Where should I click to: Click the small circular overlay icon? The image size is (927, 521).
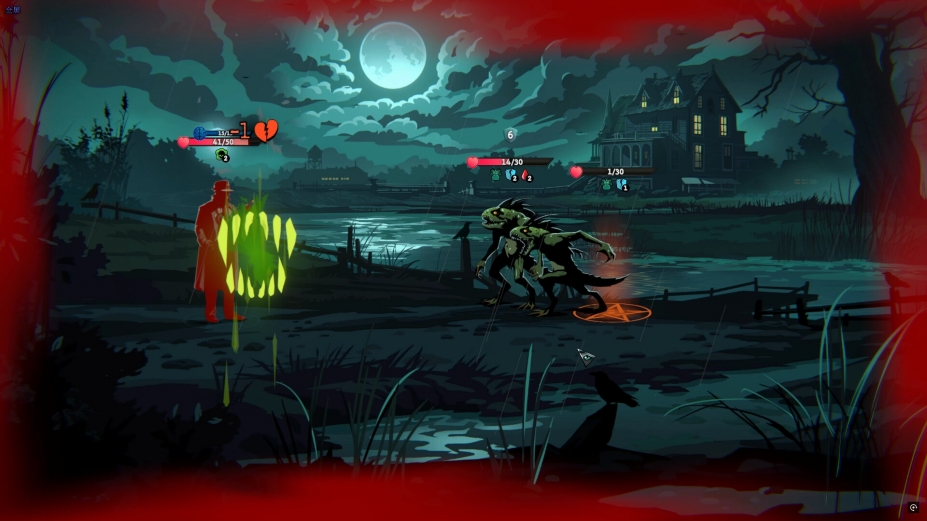(913, 508)
